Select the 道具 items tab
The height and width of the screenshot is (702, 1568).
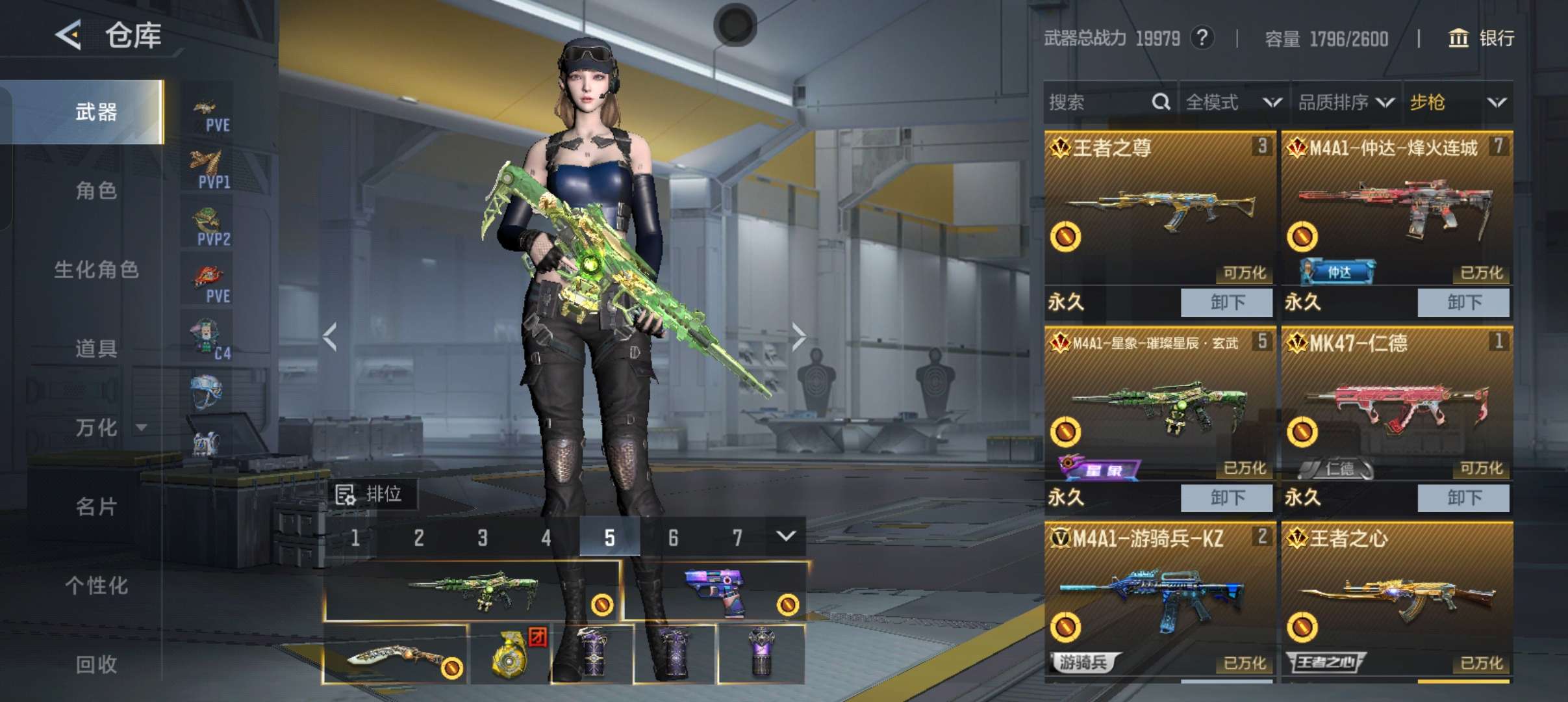[96, 348]
